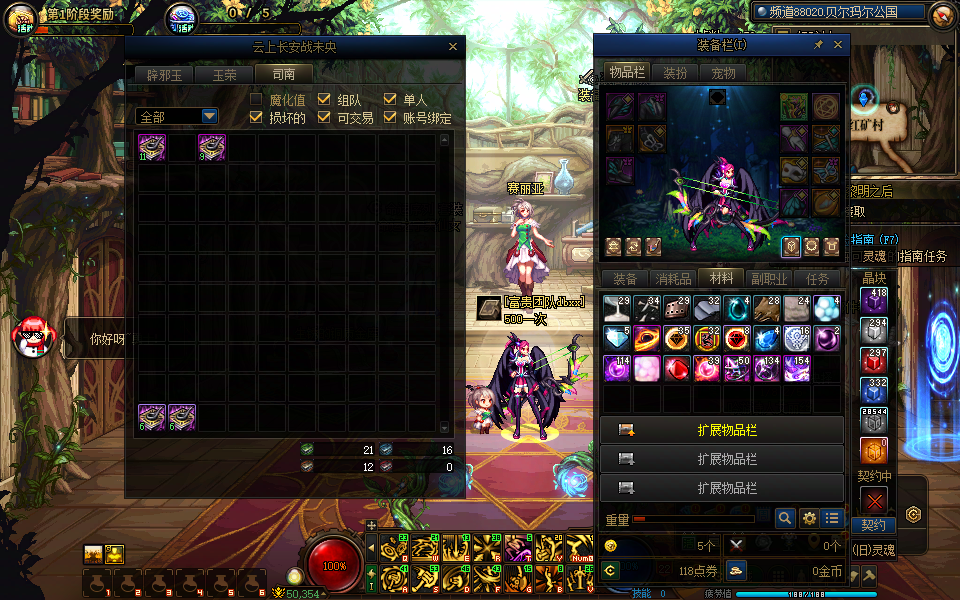Click the 契约 button

[x=873, y=525]
